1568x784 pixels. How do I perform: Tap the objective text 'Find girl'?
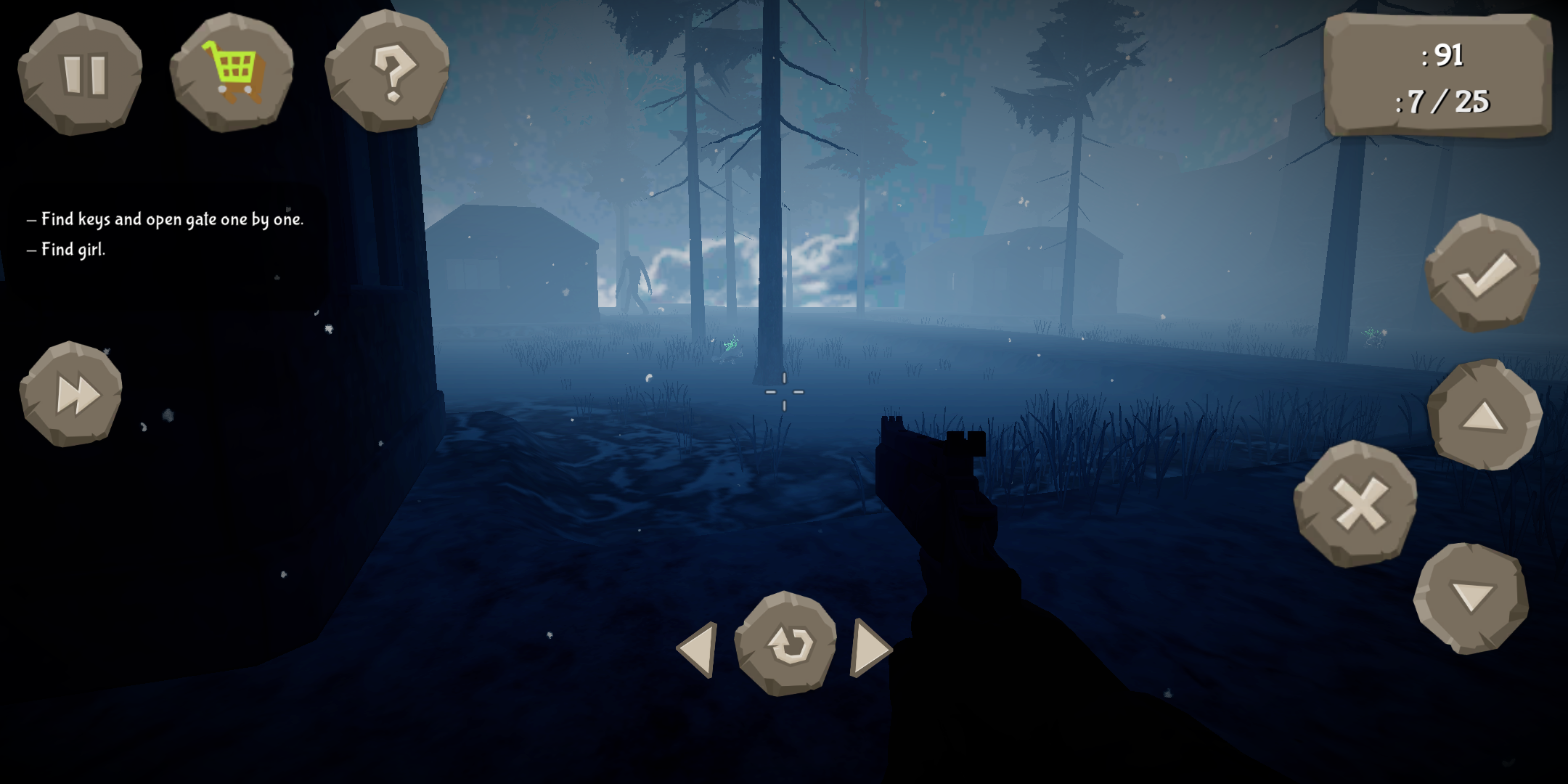(65, 250)
